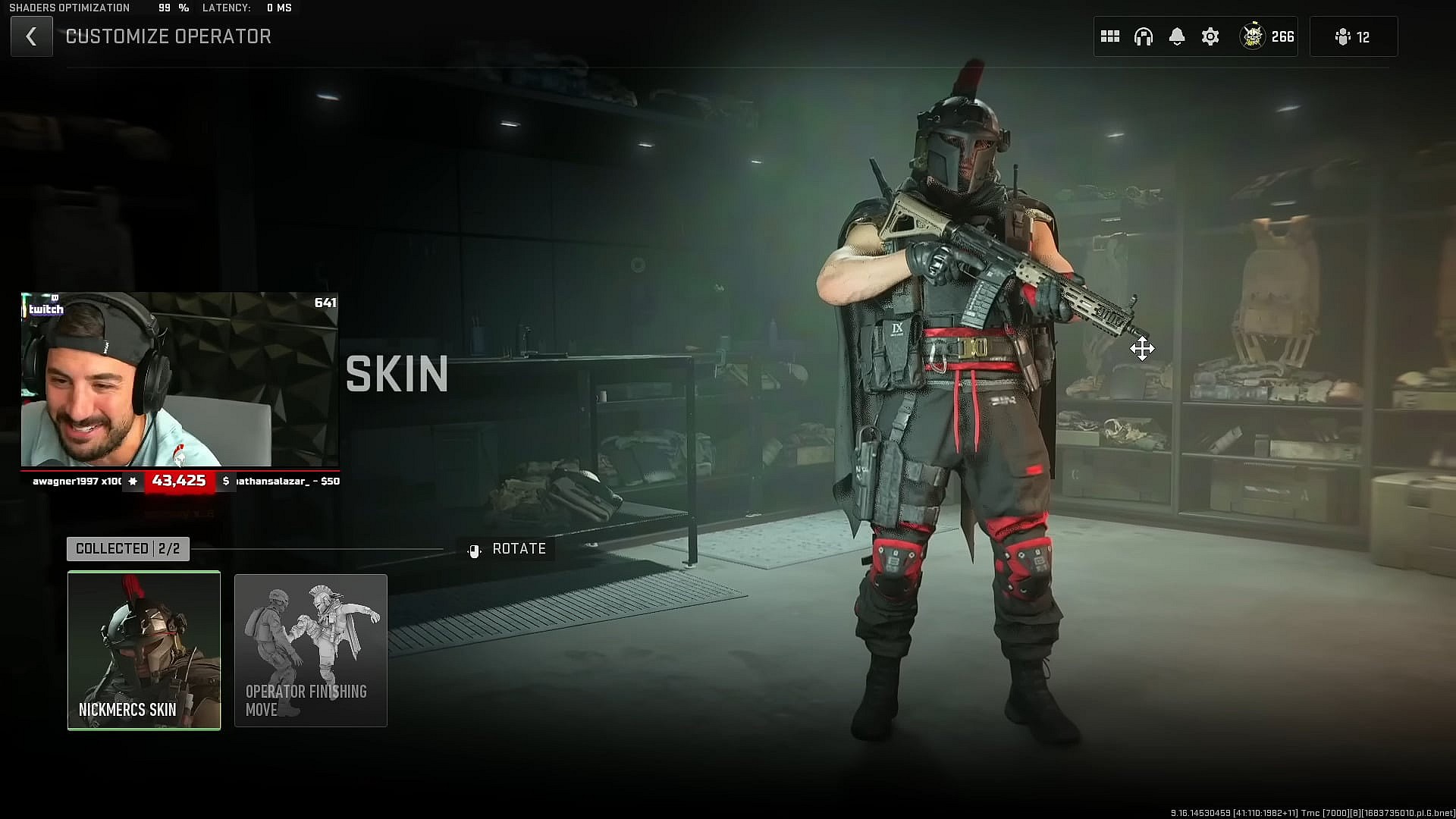Click the 43,425 sub goal progress counter
This screenshot has width=1456, height=819.
tap(178, 481)
